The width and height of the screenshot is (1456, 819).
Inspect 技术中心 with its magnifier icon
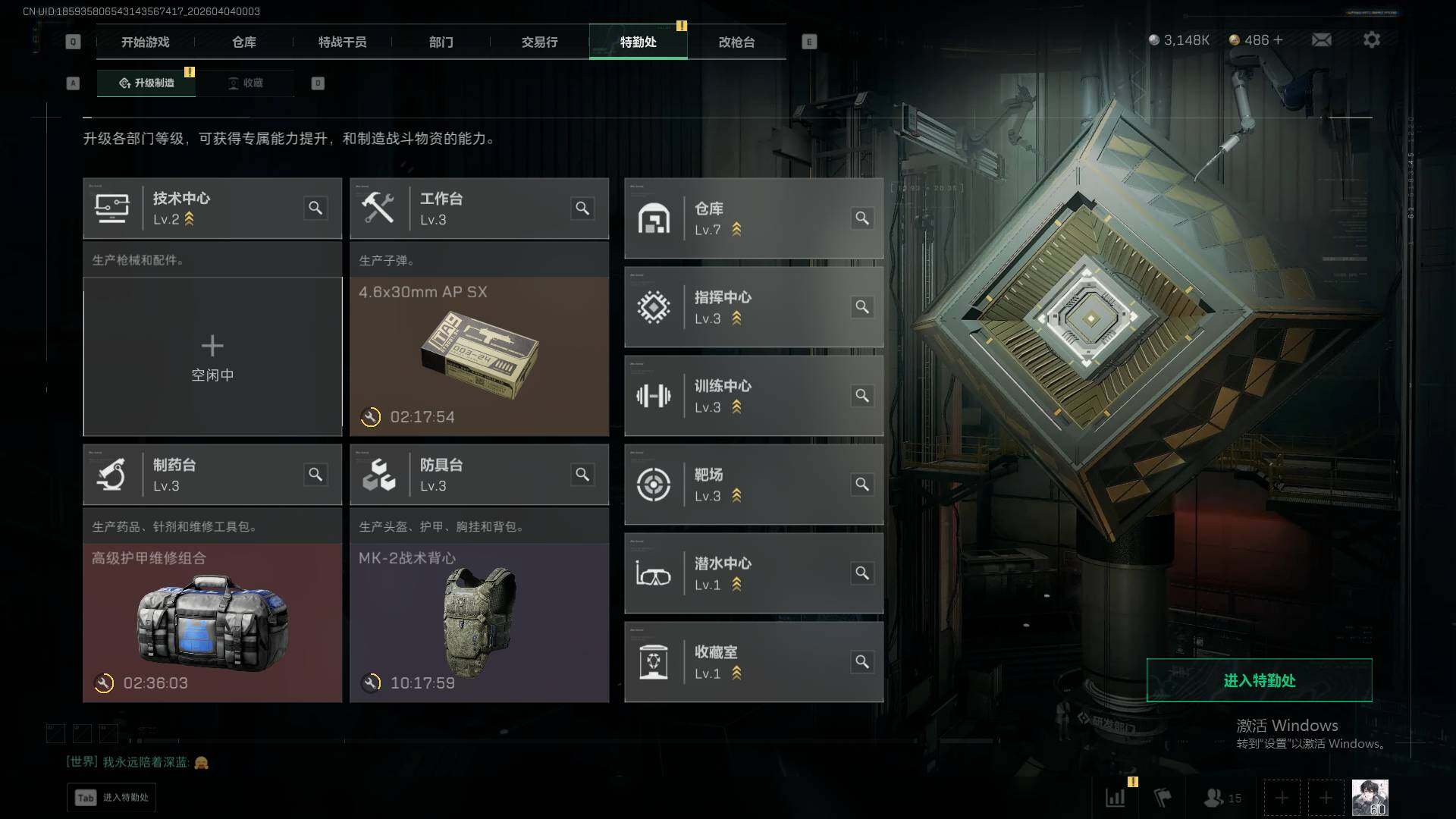coord(315,208)
